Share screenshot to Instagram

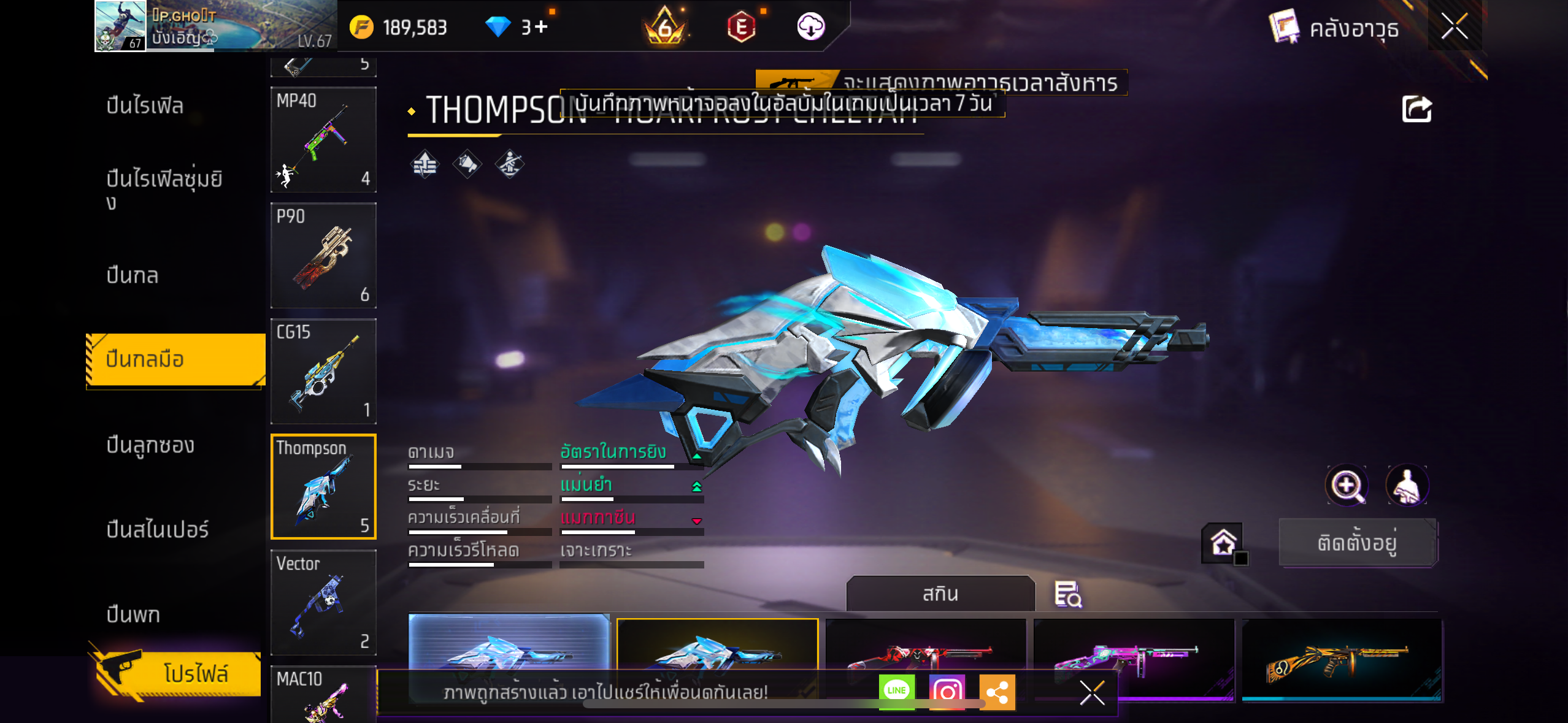947,691
